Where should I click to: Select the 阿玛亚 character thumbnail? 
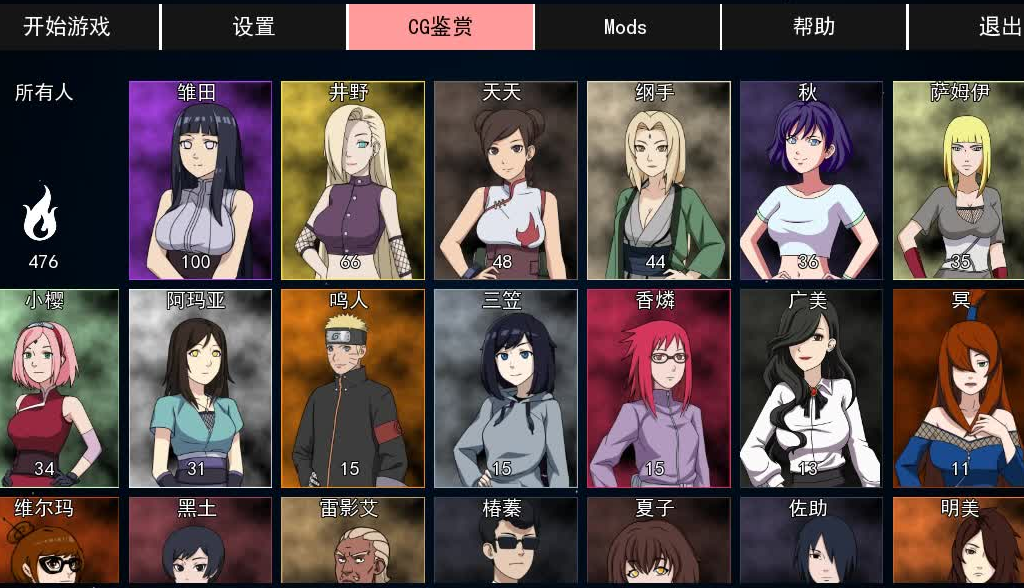coord(200,388)
